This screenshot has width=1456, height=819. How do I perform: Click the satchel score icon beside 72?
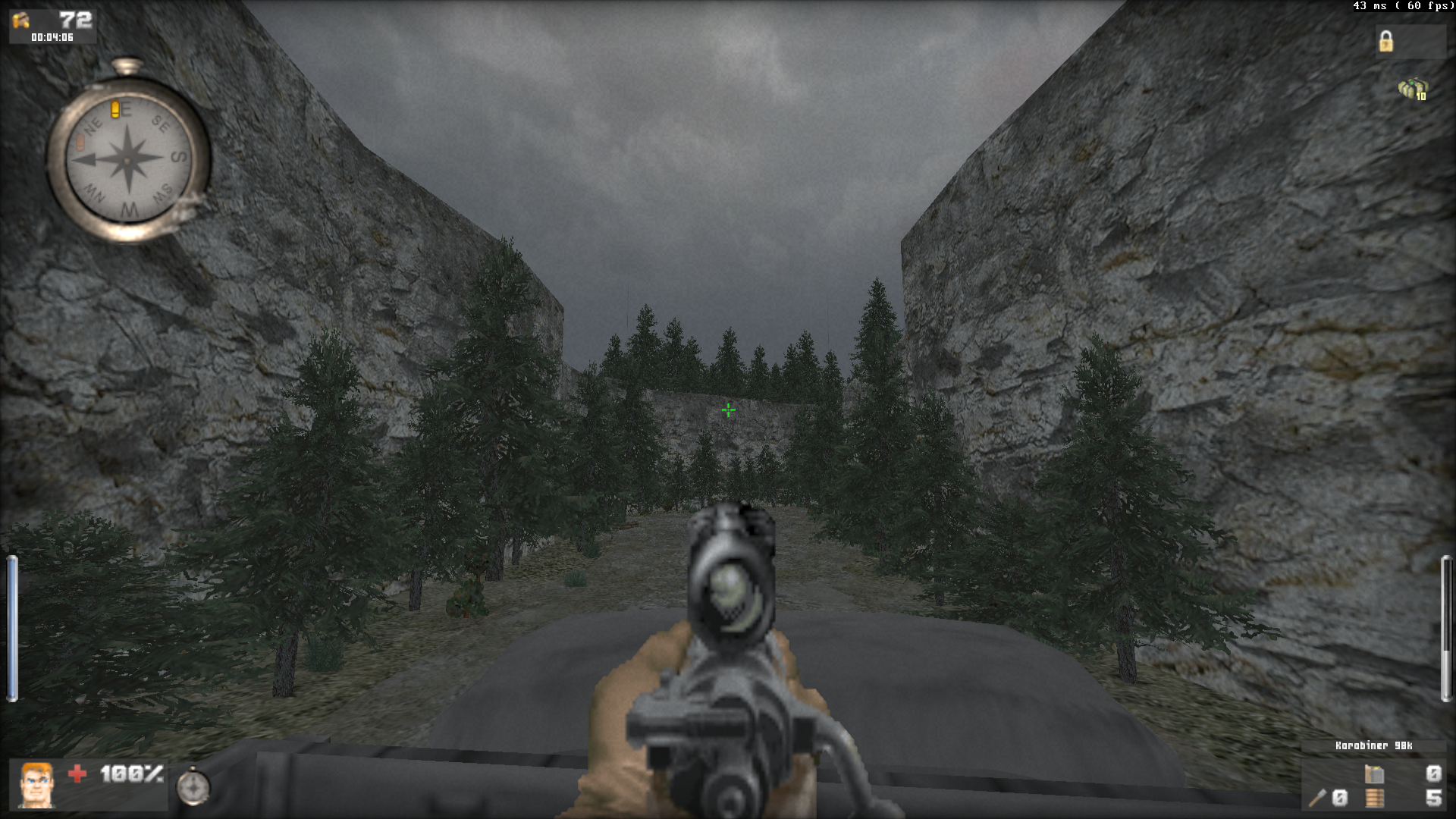[20, 20]
